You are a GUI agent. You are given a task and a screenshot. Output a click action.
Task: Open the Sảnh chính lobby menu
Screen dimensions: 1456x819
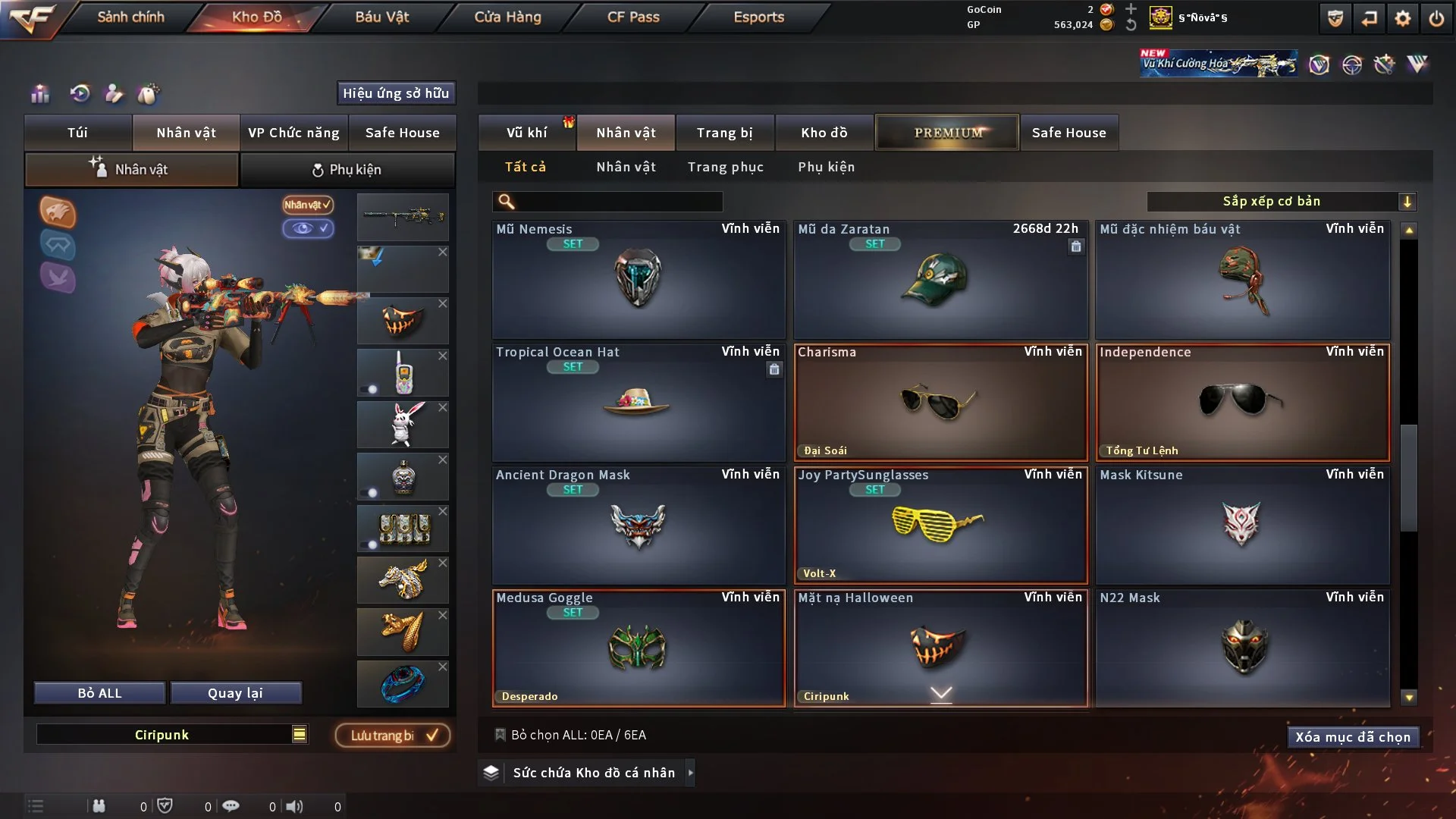(x=130, y=17)
